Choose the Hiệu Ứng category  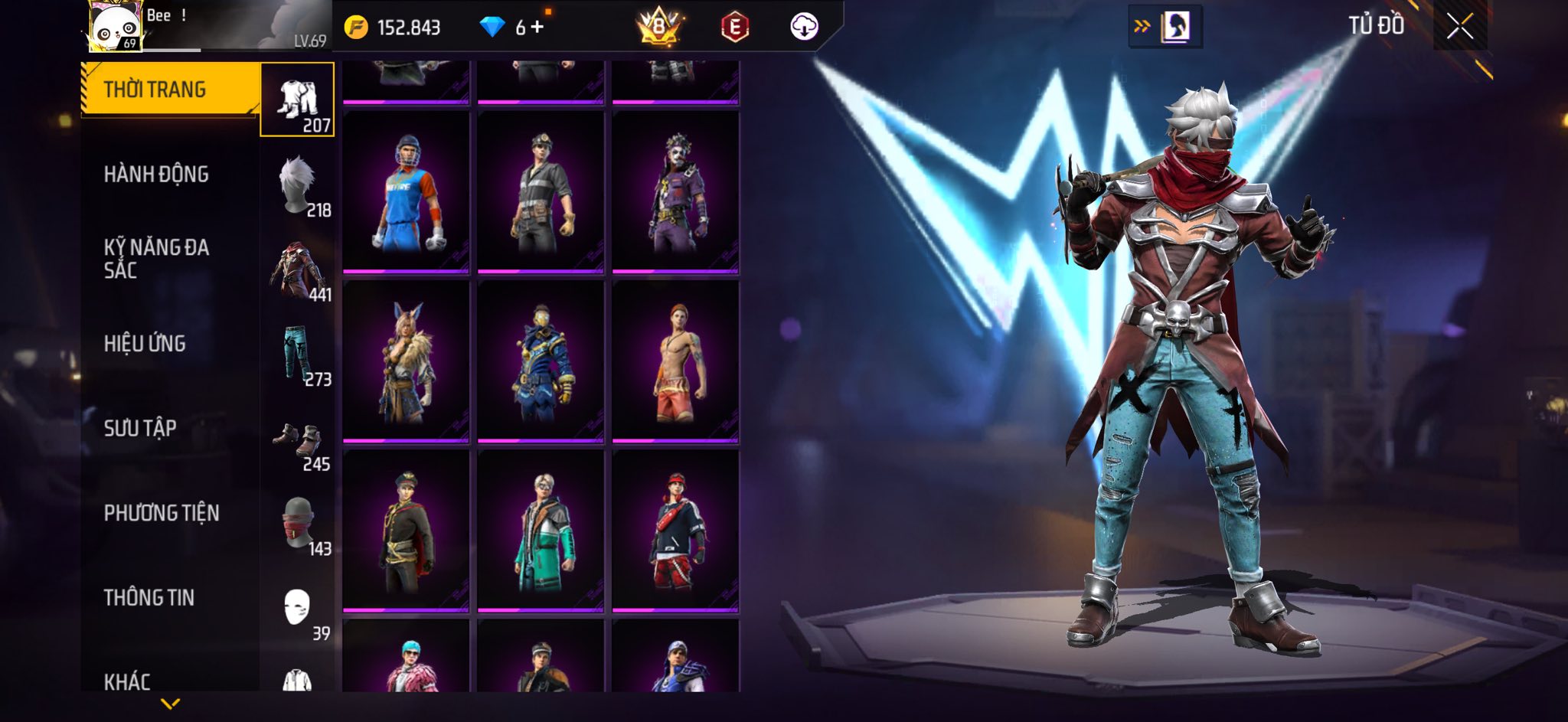click(145, 344)
